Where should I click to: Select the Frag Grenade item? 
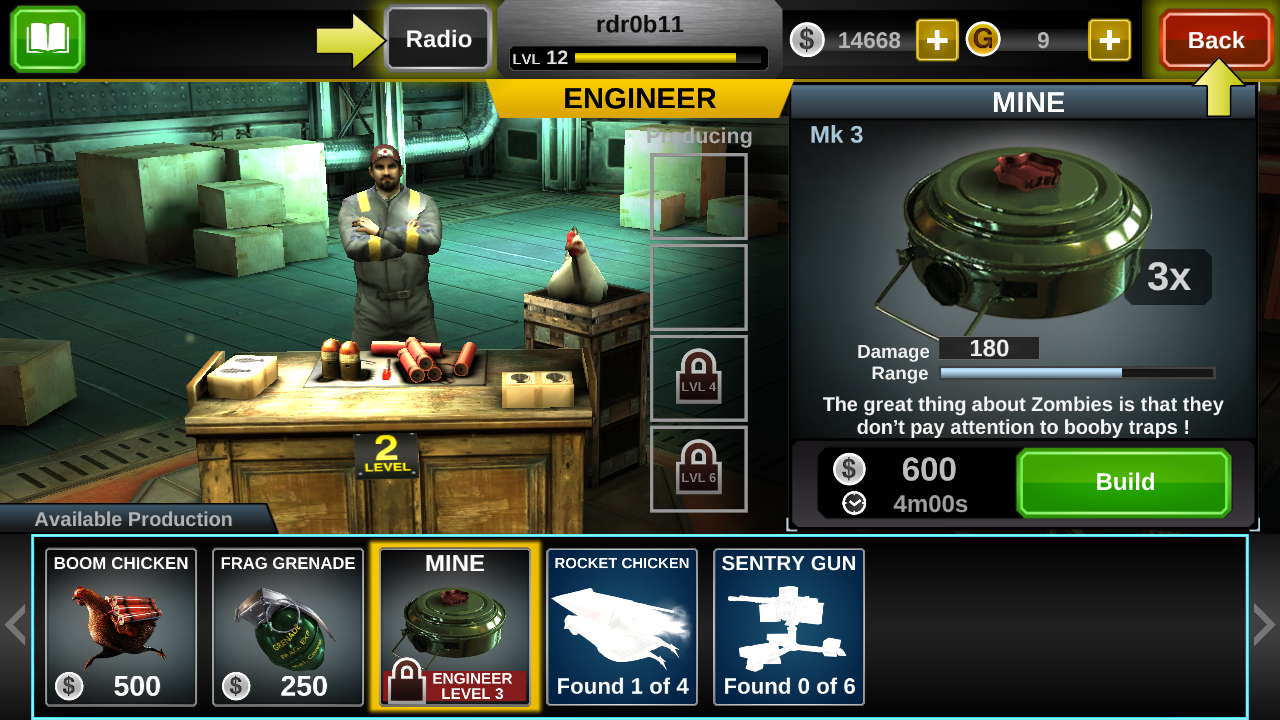pos(287,627)
